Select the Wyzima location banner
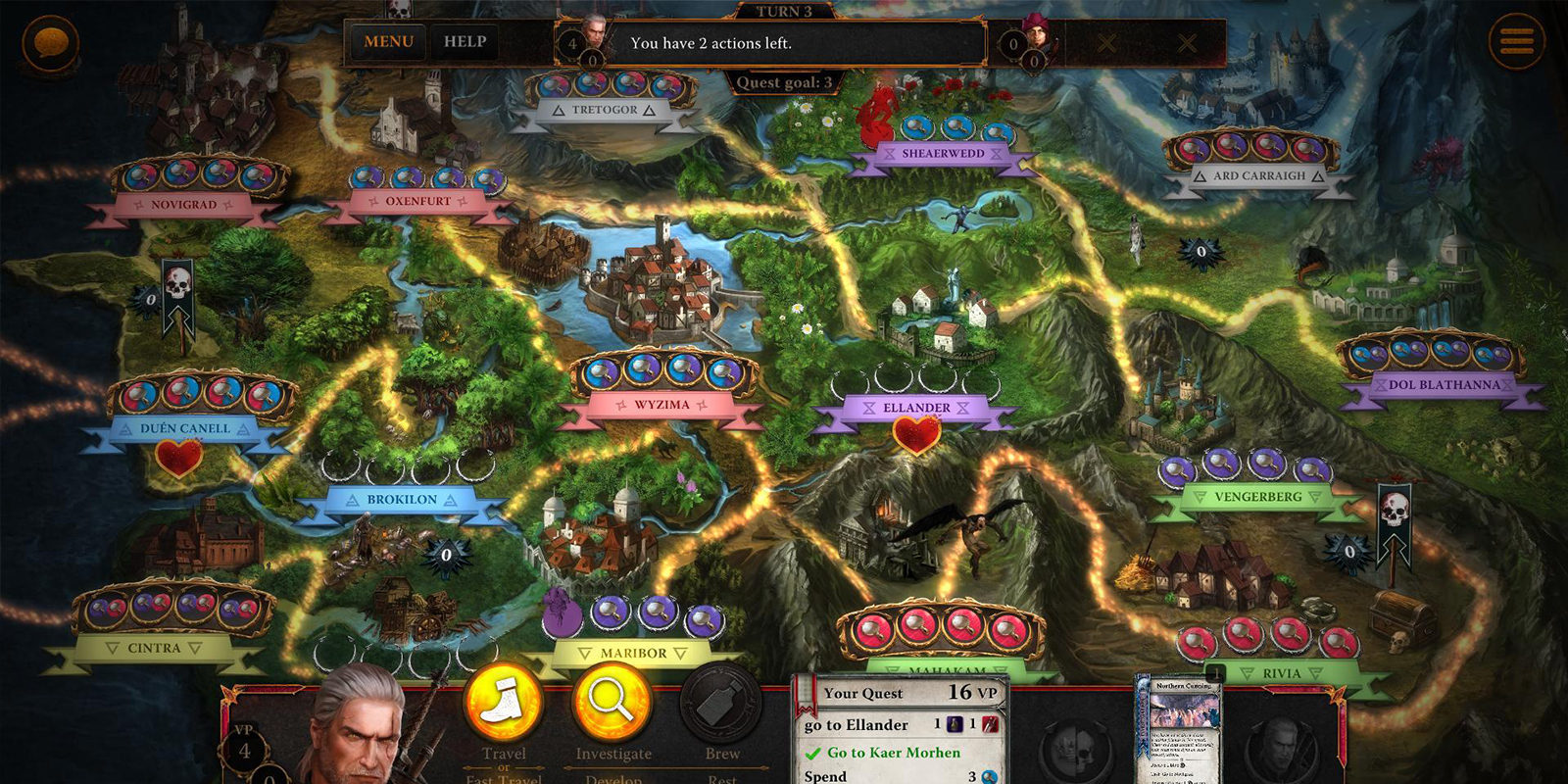The width and height of the screenshot is (1568, 784). click(x=661, y=405)
